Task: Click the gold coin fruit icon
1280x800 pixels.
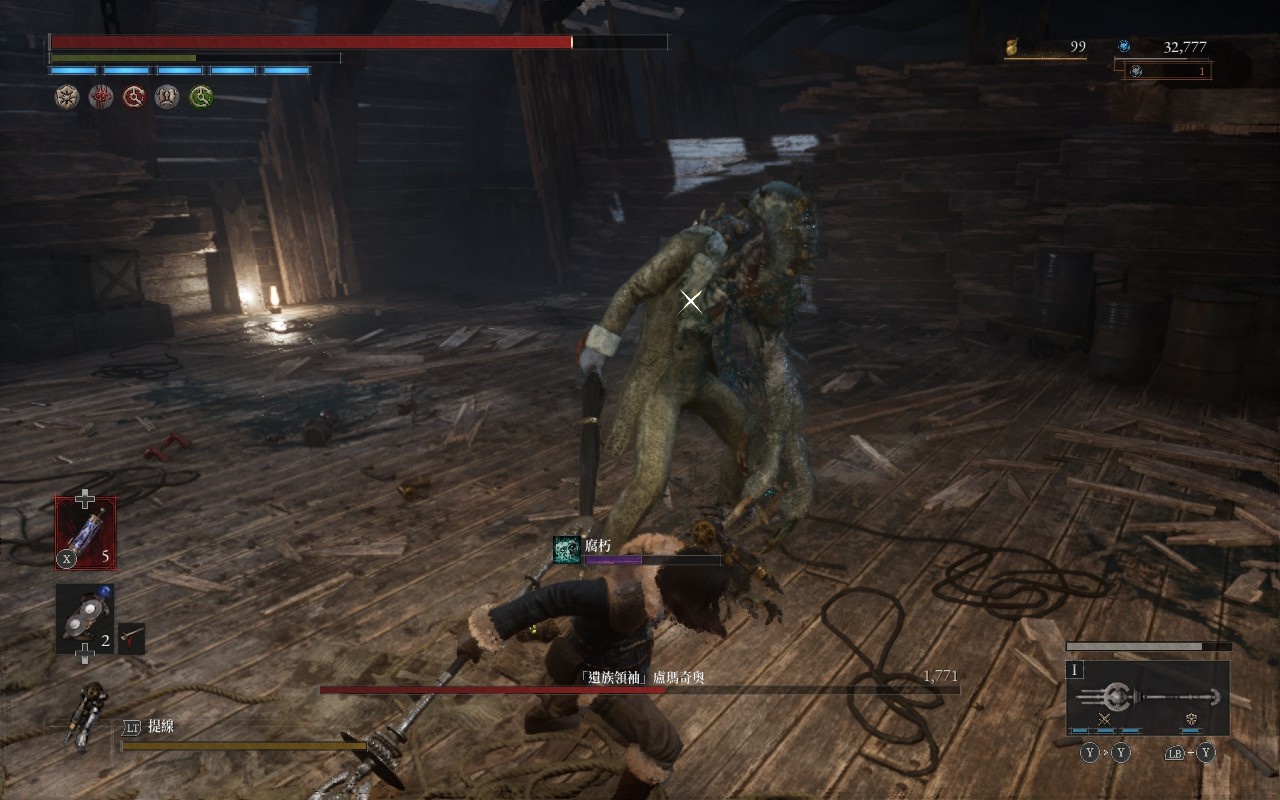Action: pos(1011,46)
